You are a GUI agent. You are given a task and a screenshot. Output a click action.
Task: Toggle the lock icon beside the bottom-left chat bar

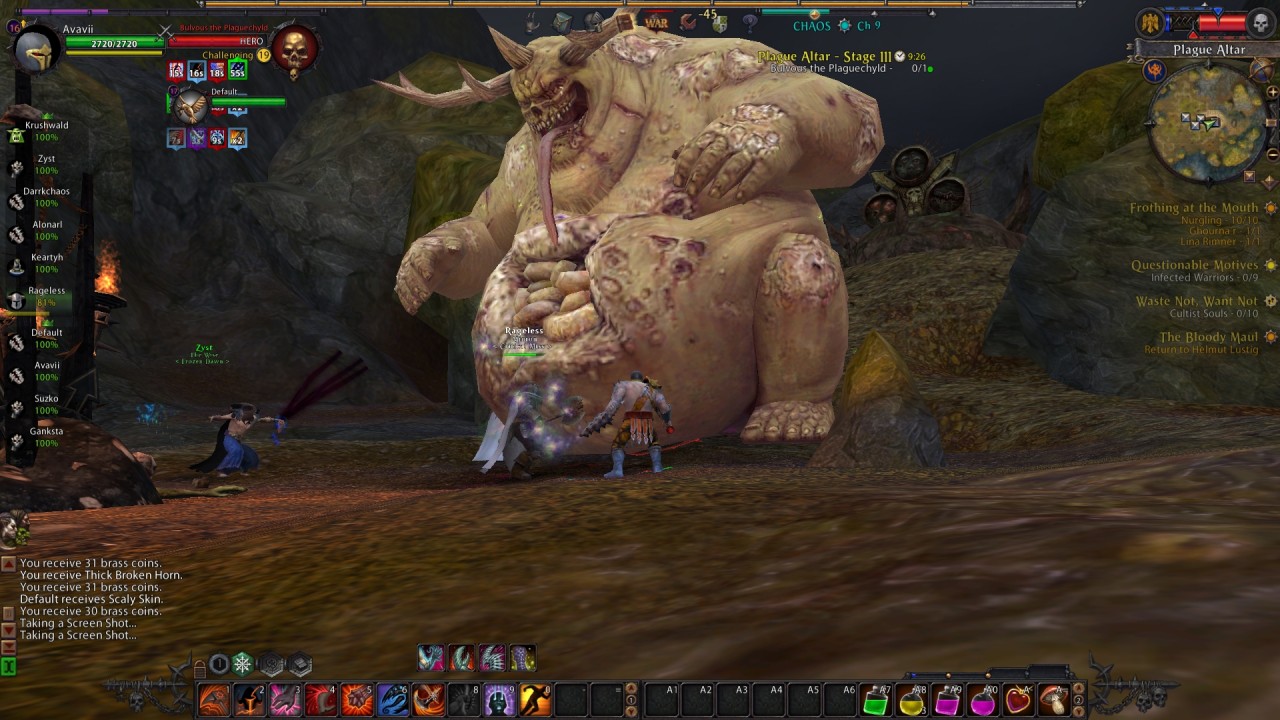pos(200,668)
